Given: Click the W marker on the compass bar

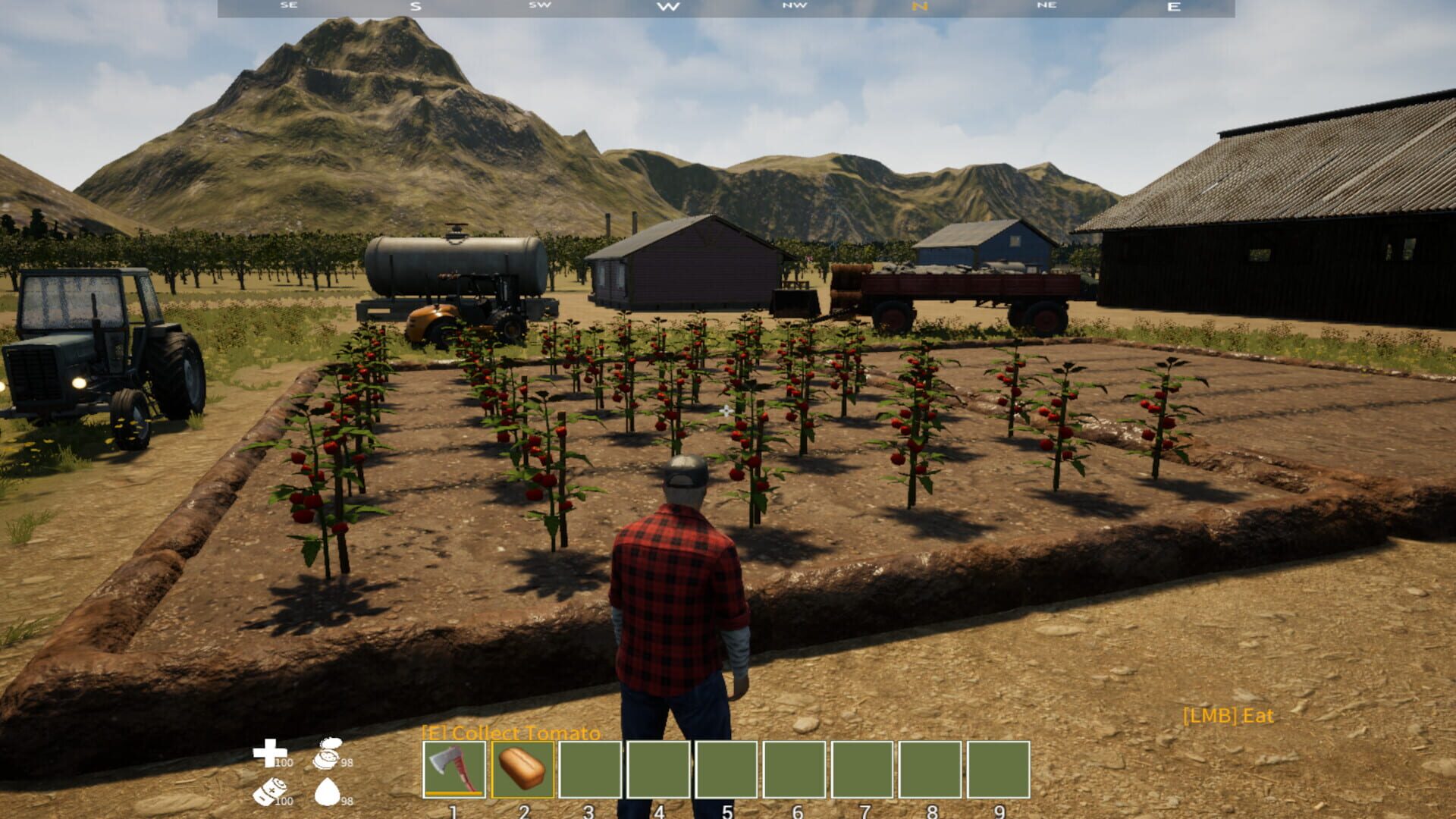Looking at the screenshot, I should point(668,7).
